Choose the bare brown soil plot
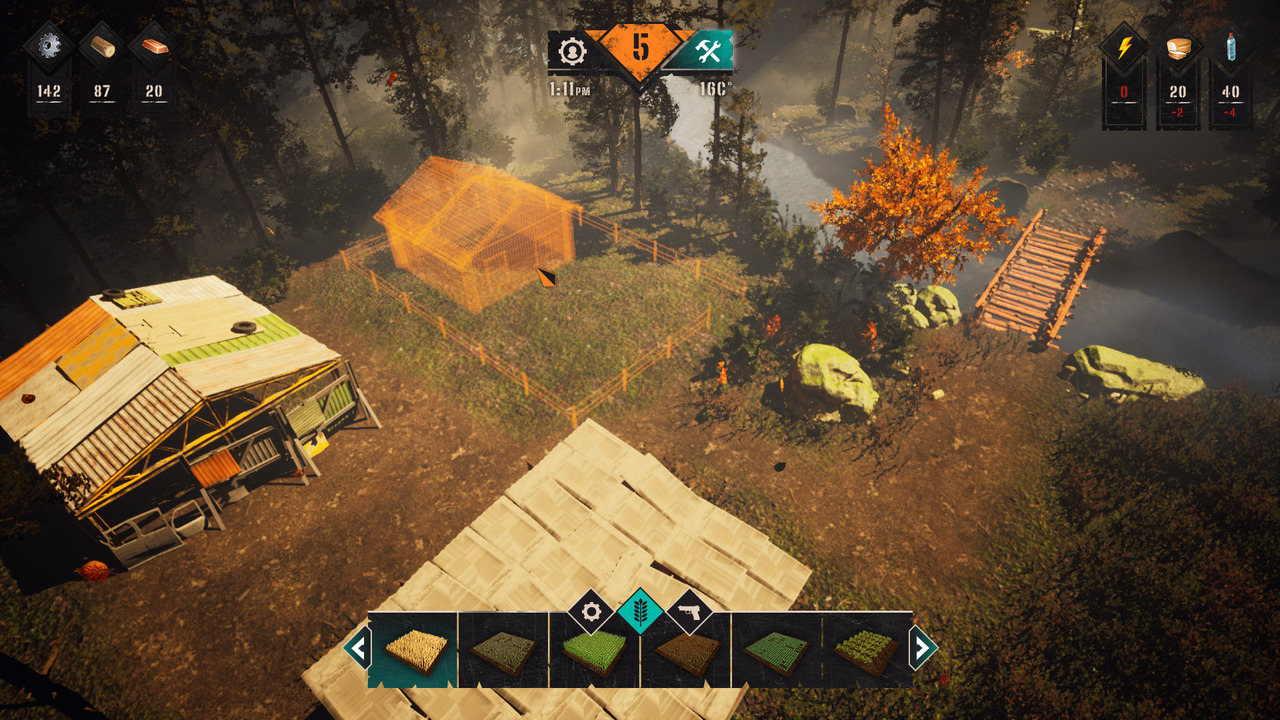 [687, 653]
